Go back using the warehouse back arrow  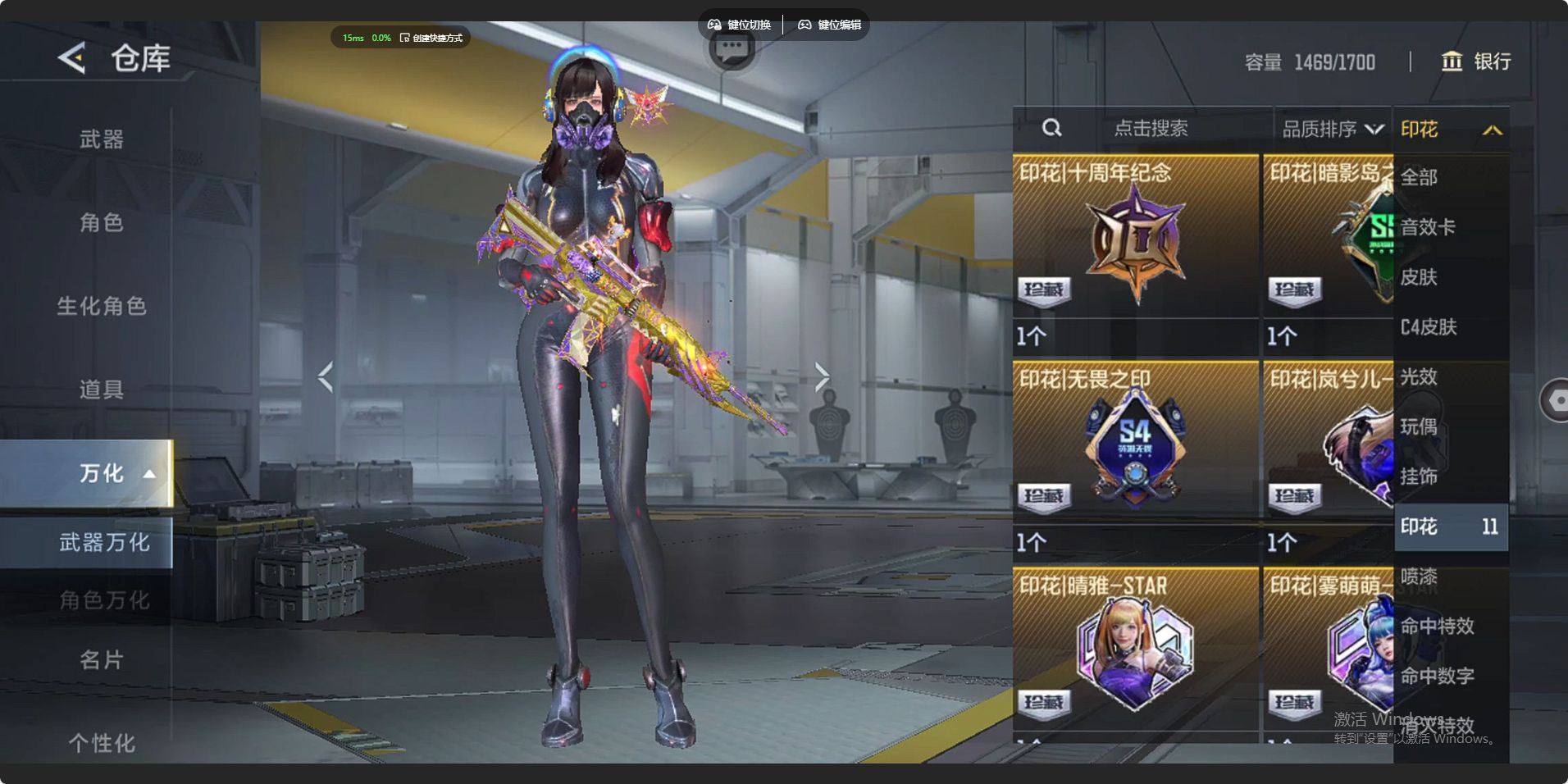72,58
